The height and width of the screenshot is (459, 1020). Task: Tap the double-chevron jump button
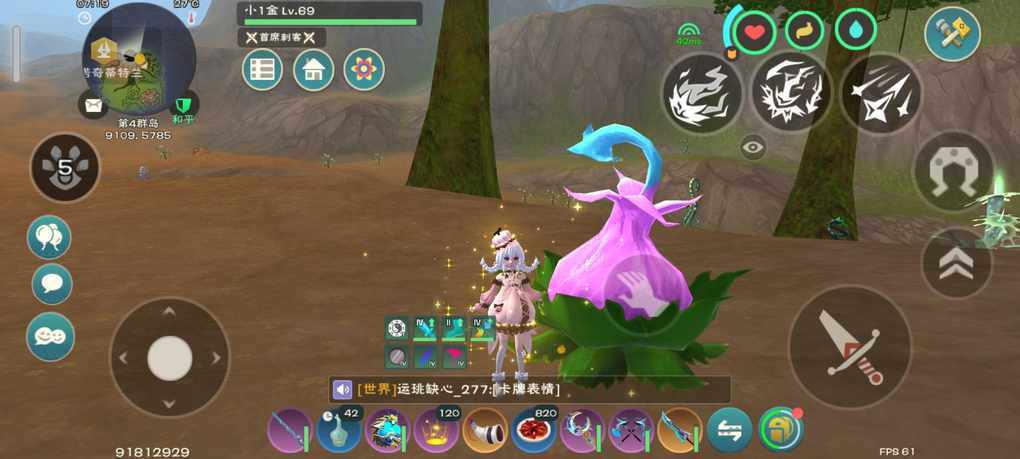956,263
